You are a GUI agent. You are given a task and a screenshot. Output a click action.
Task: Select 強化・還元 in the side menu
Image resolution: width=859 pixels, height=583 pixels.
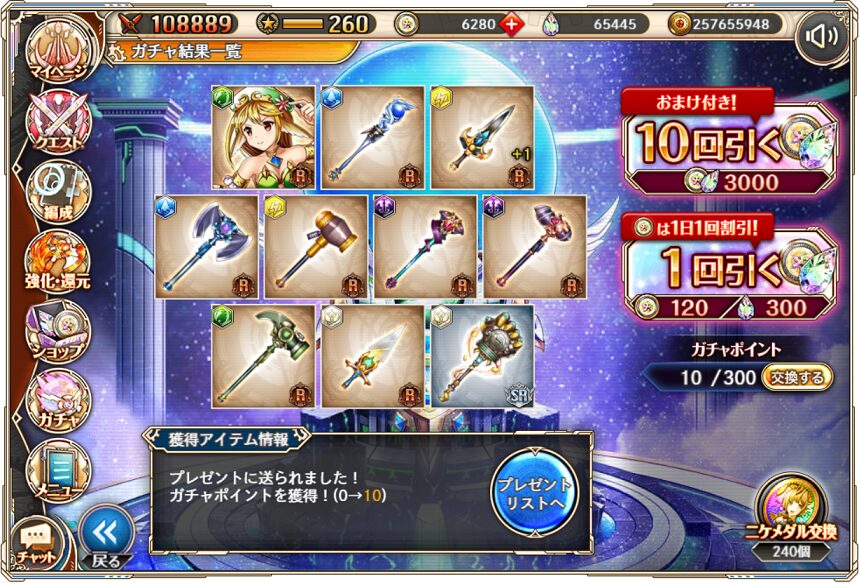pyautogui.click(x=57, y=260)
